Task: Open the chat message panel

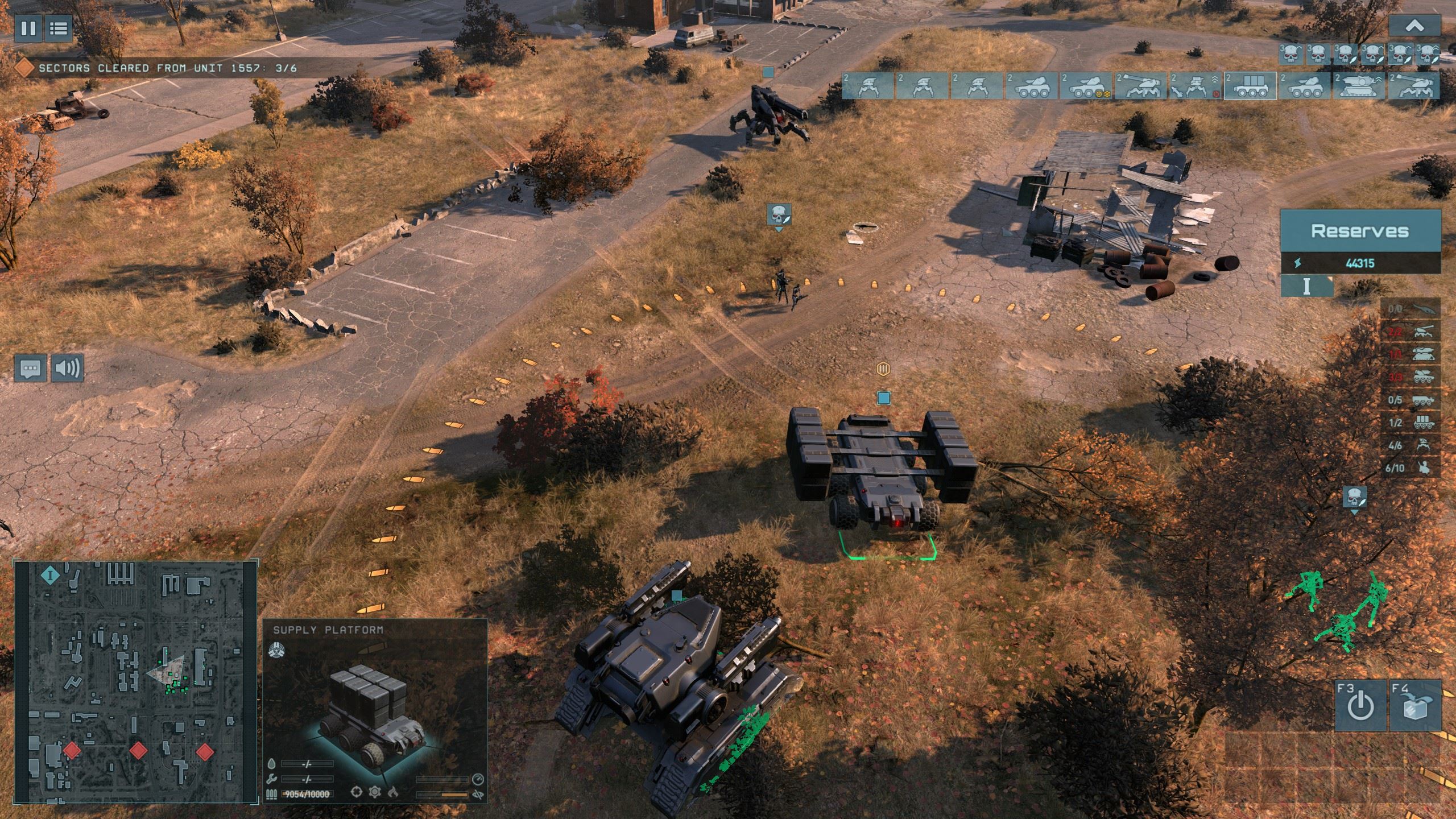Action: coord(31,368)
